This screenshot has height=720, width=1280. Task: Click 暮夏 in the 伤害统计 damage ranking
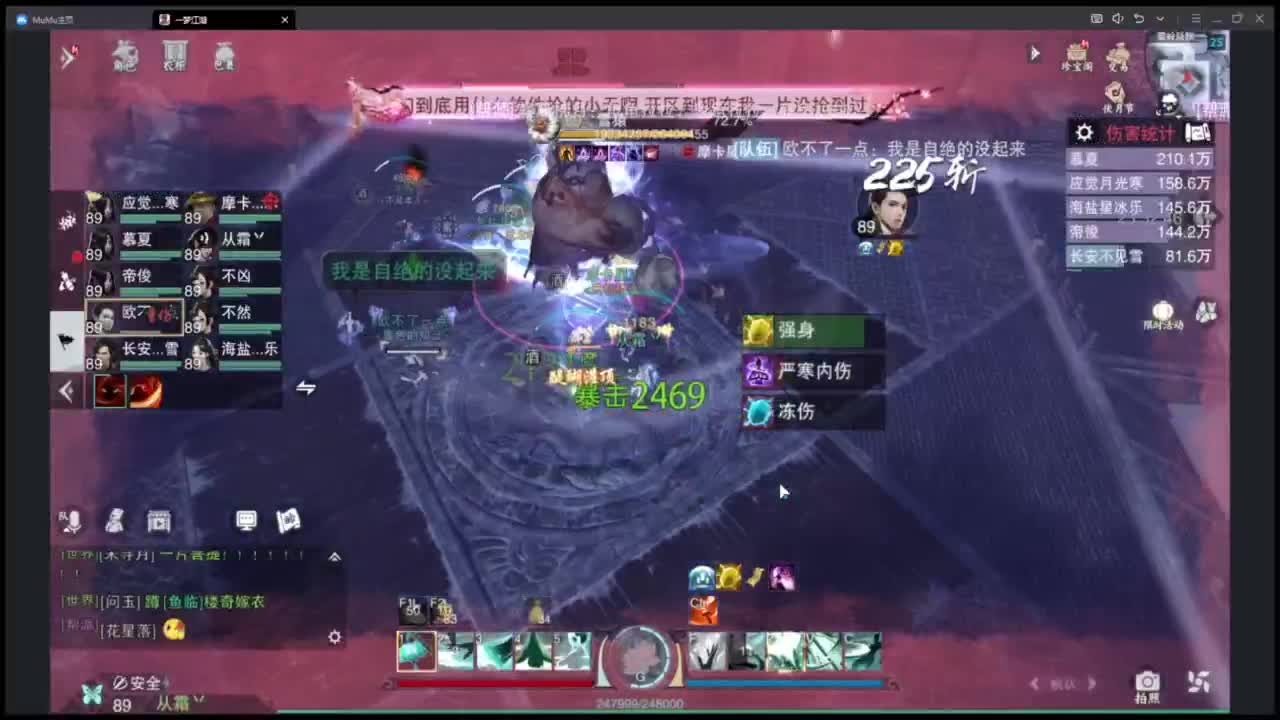1087,157
